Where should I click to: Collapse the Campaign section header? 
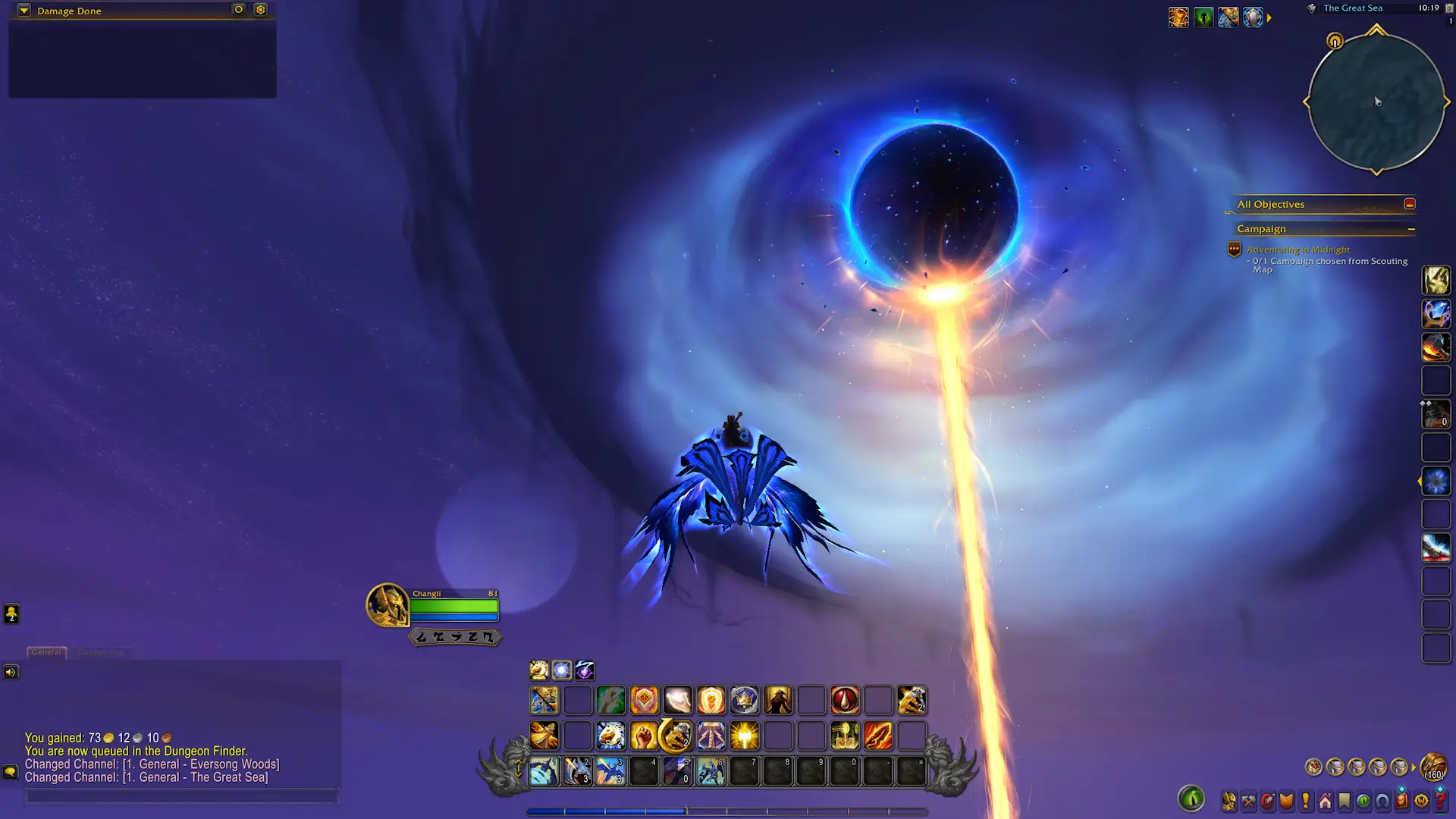pyautogui.click(x=1412, y=229)
